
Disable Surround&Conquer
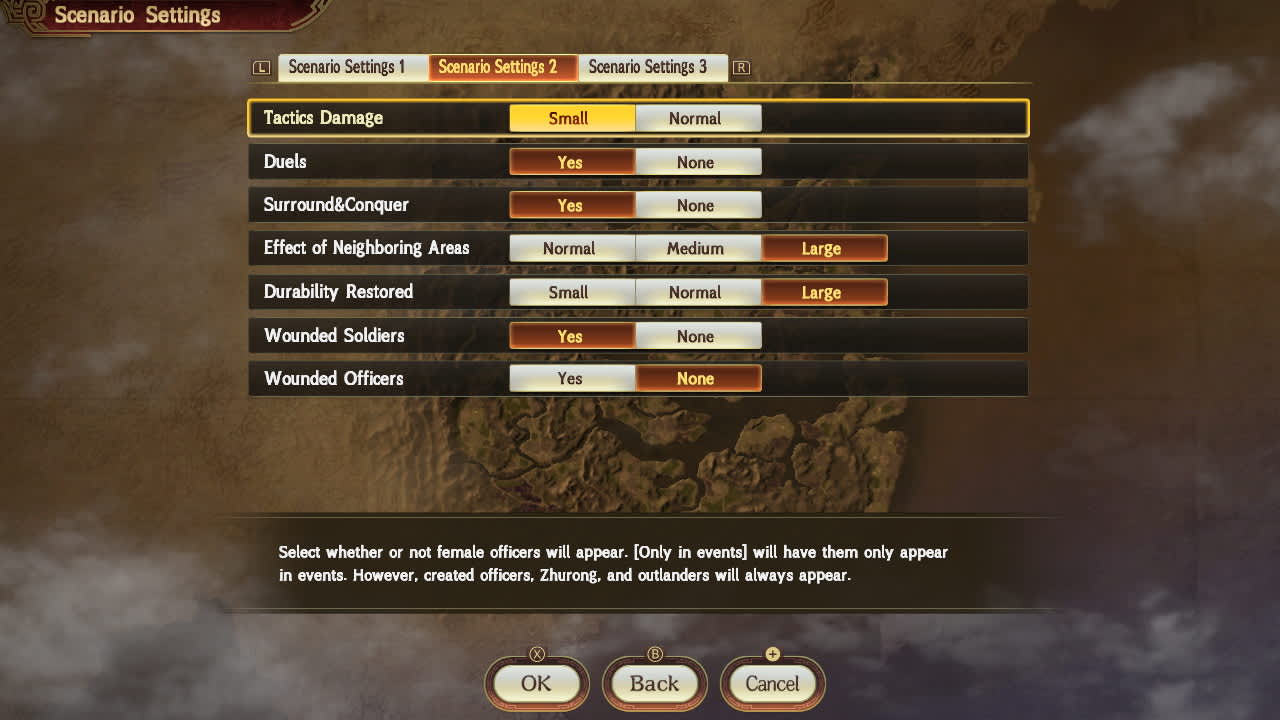(698, 205)
